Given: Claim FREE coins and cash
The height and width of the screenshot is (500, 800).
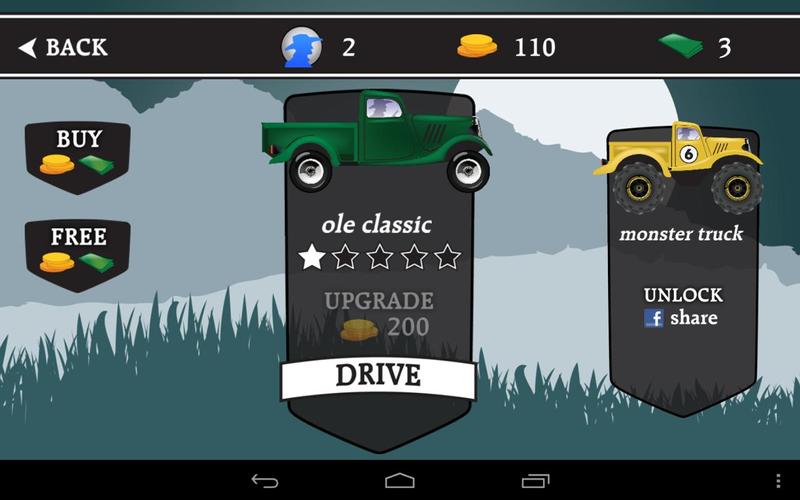Looking at the screenshot, I should point(78,250).
